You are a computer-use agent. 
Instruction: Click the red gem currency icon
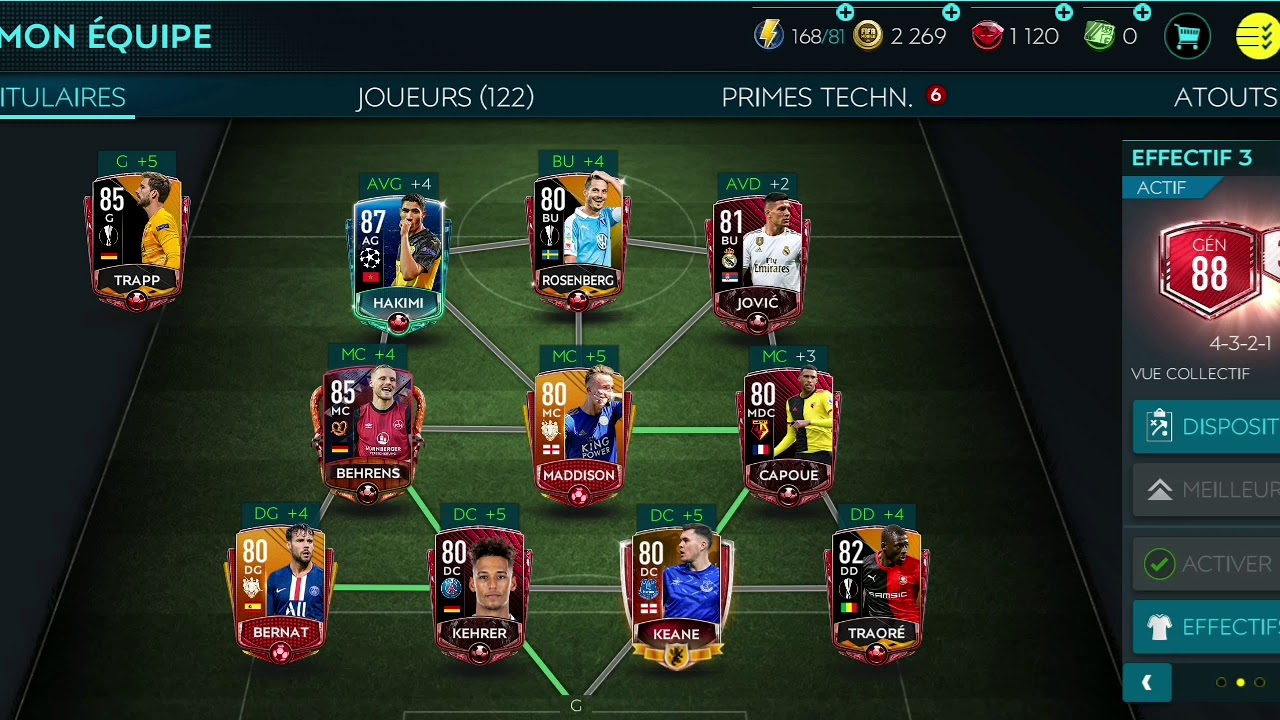coord(987,35)
